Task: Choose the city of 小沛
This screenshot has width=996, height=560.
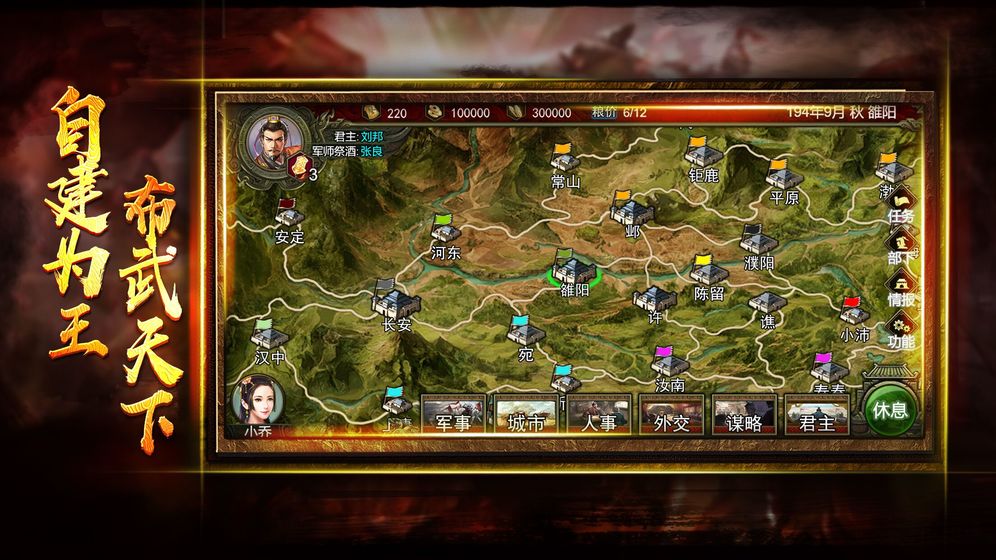Action: (854, 314)
